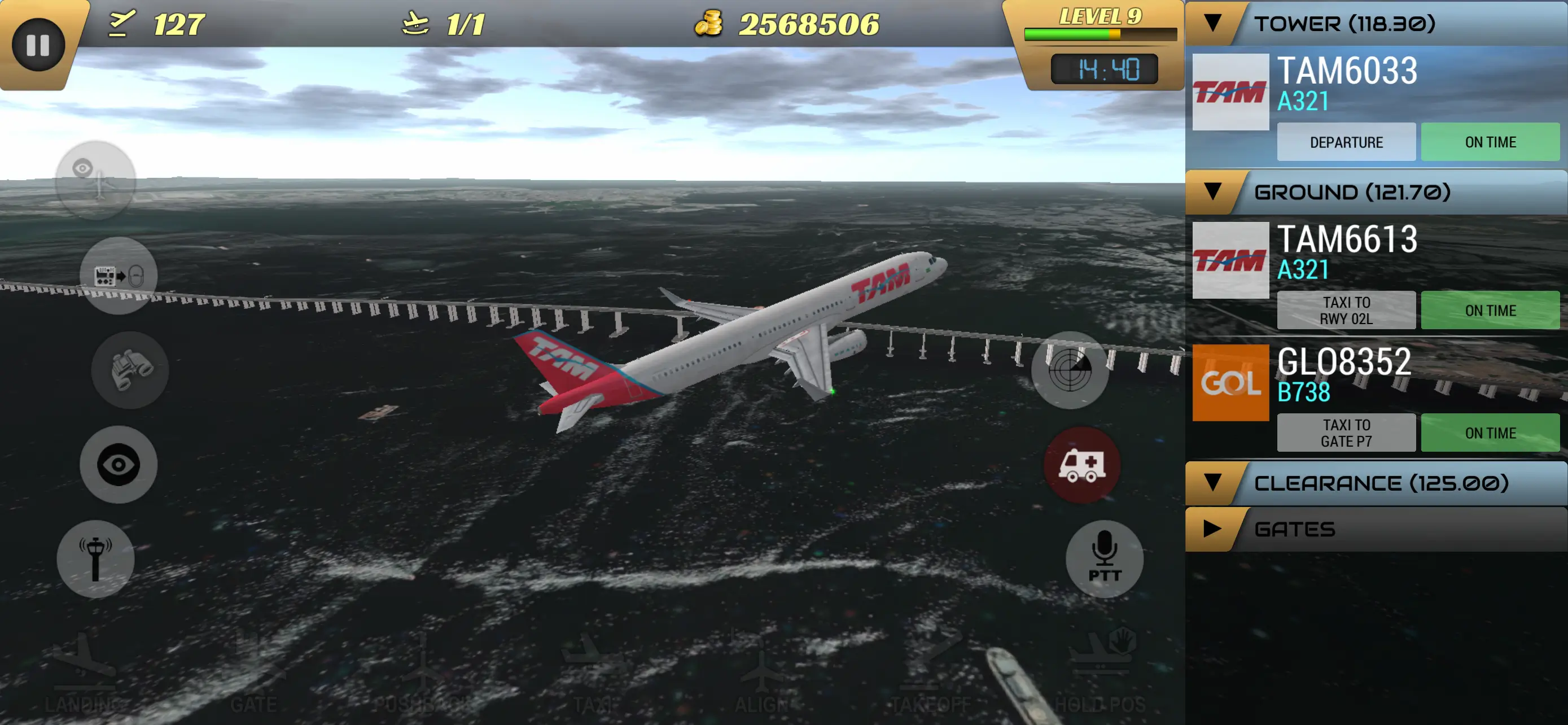Collapse the Tower (118.30) section

[1213, 24]
